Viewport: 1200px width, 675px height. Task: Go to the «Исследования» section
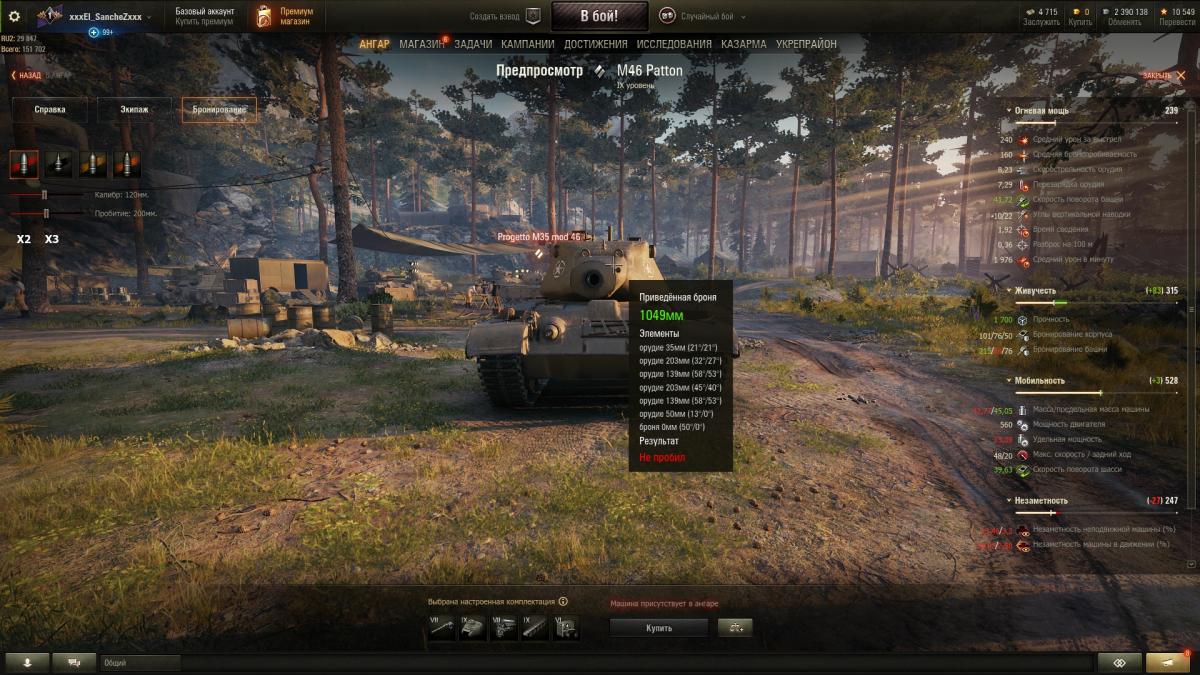coord(674,44)
